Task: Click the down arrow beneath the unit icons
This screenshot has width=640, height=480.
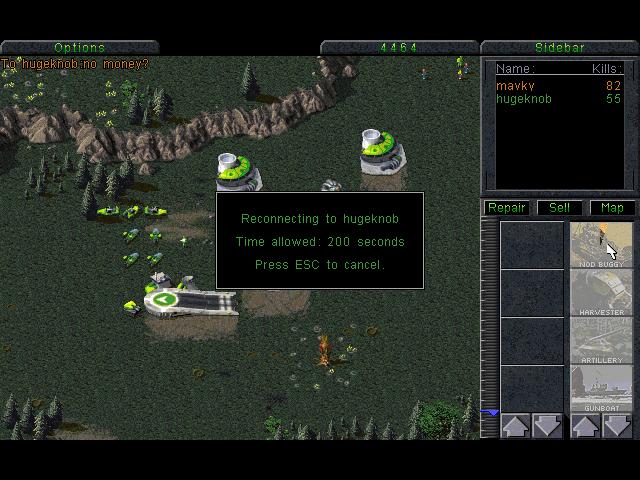Action: (617, 426)
